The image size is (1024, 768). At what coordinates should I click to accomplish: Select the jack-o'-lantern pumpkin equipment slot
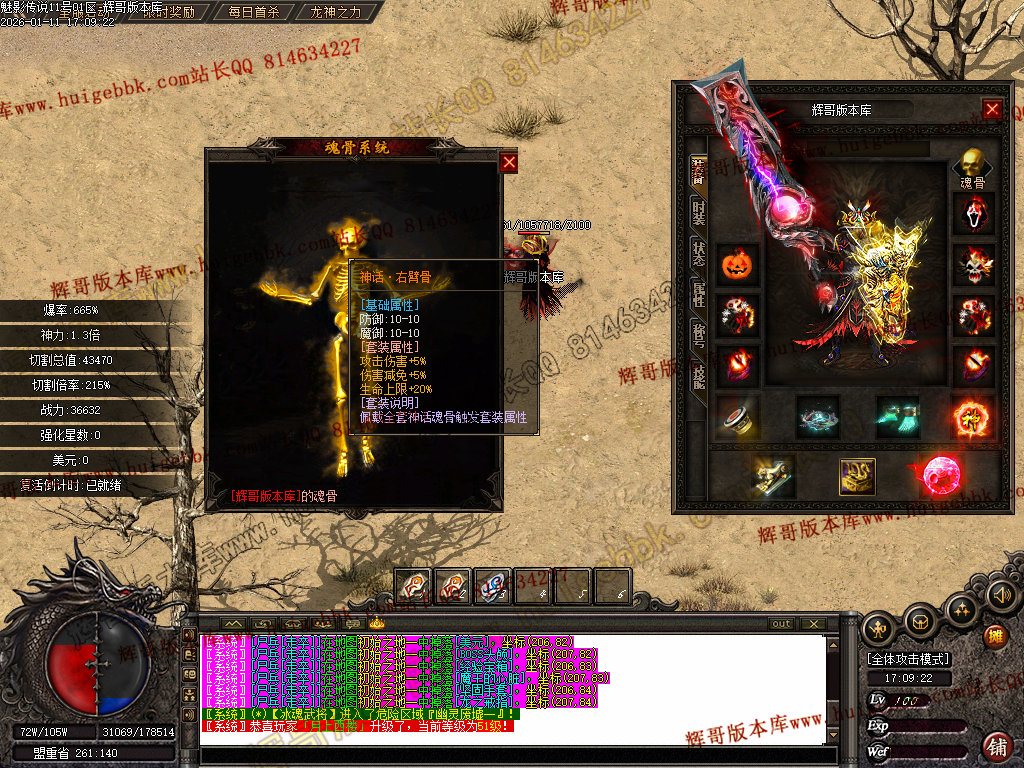(737, 265)
